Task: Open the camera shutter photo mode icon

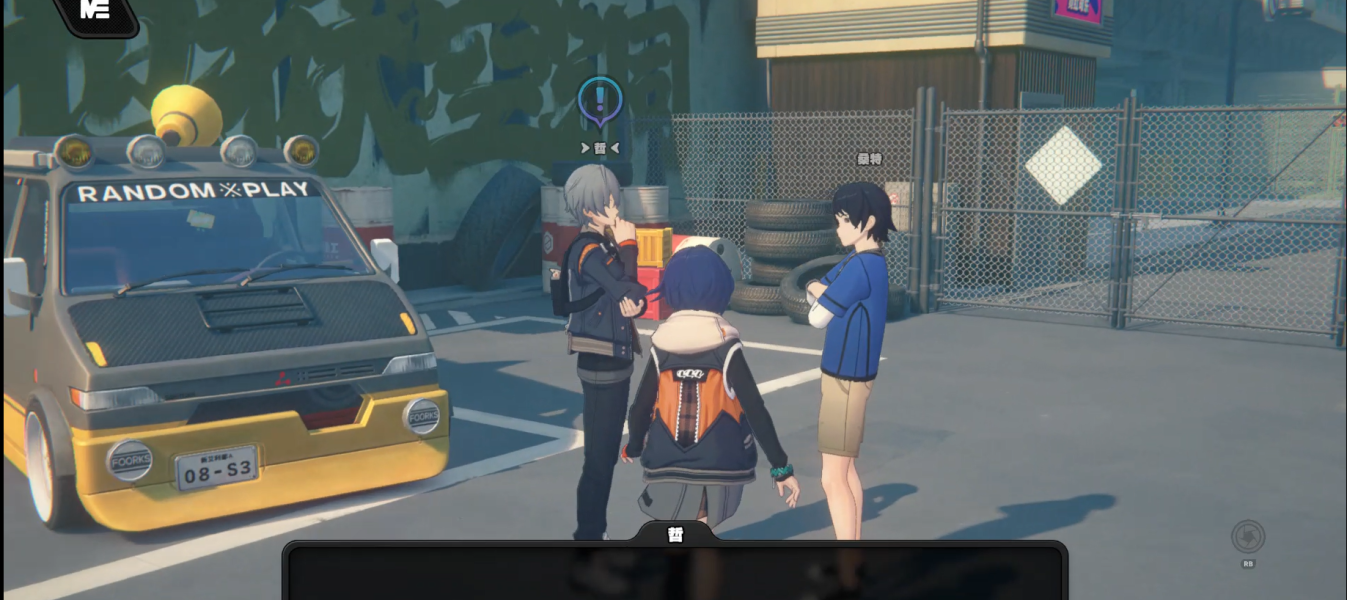Action: tap(1248, 537)
